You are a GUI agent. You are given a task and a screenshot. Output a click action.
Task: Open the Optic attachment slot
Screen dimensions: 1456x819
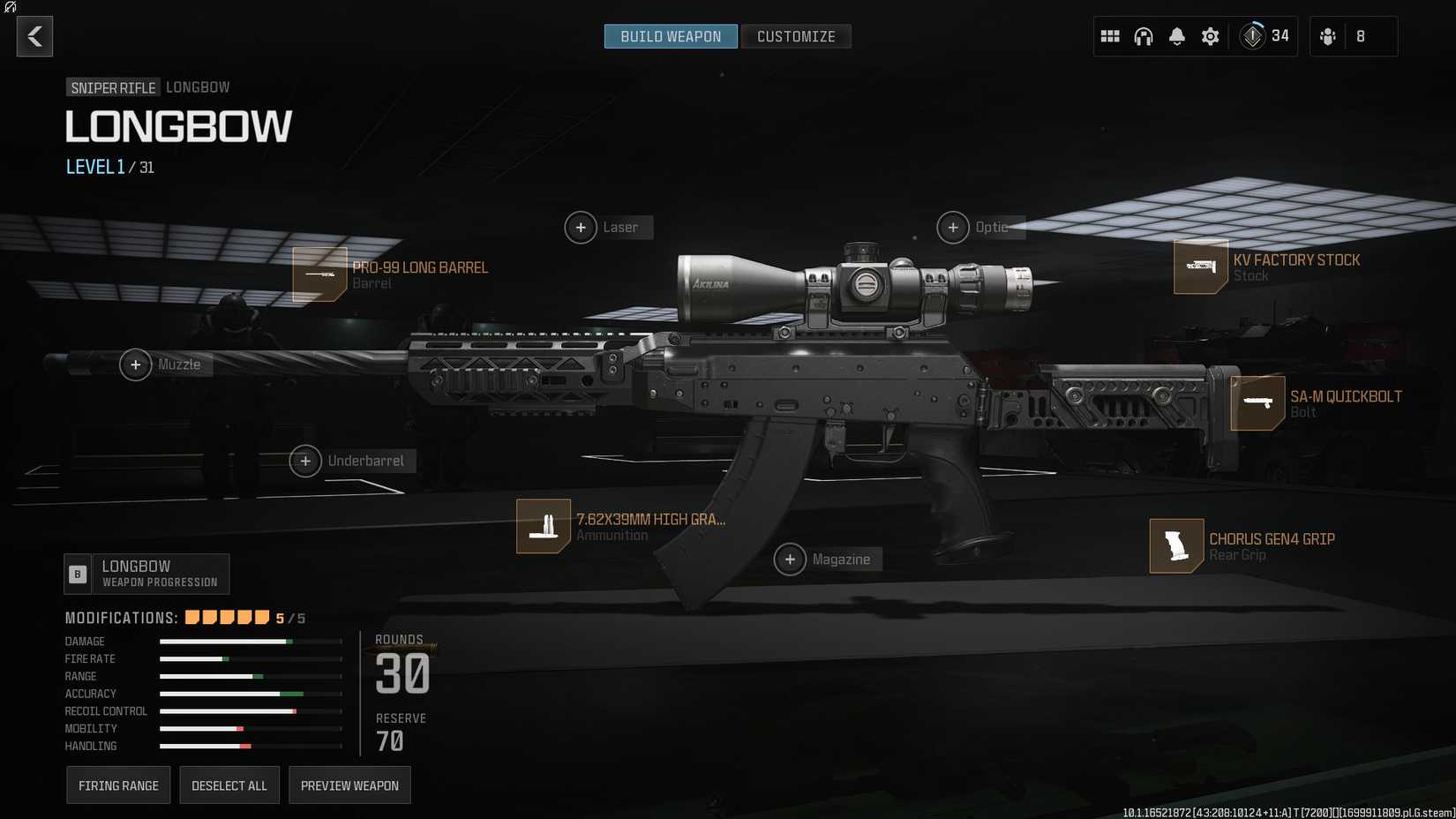coord(952,227)
